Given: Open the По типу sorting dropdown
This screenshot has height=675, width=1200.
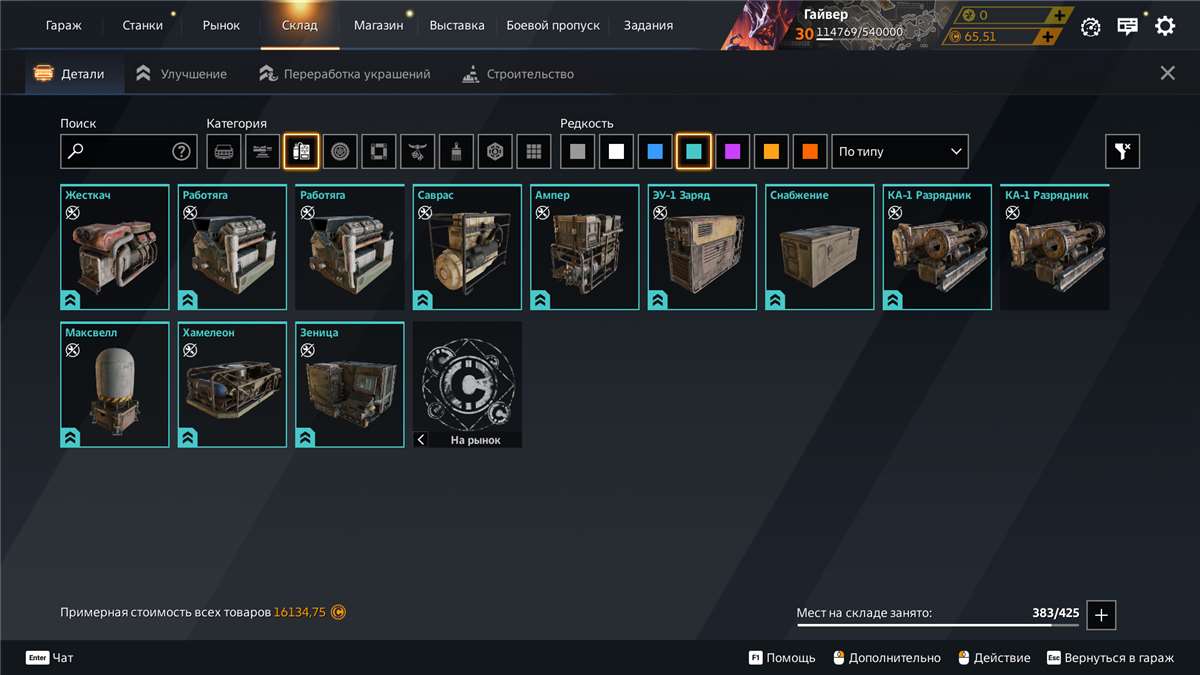Looking at the screenshot, I should pos(900,152).
